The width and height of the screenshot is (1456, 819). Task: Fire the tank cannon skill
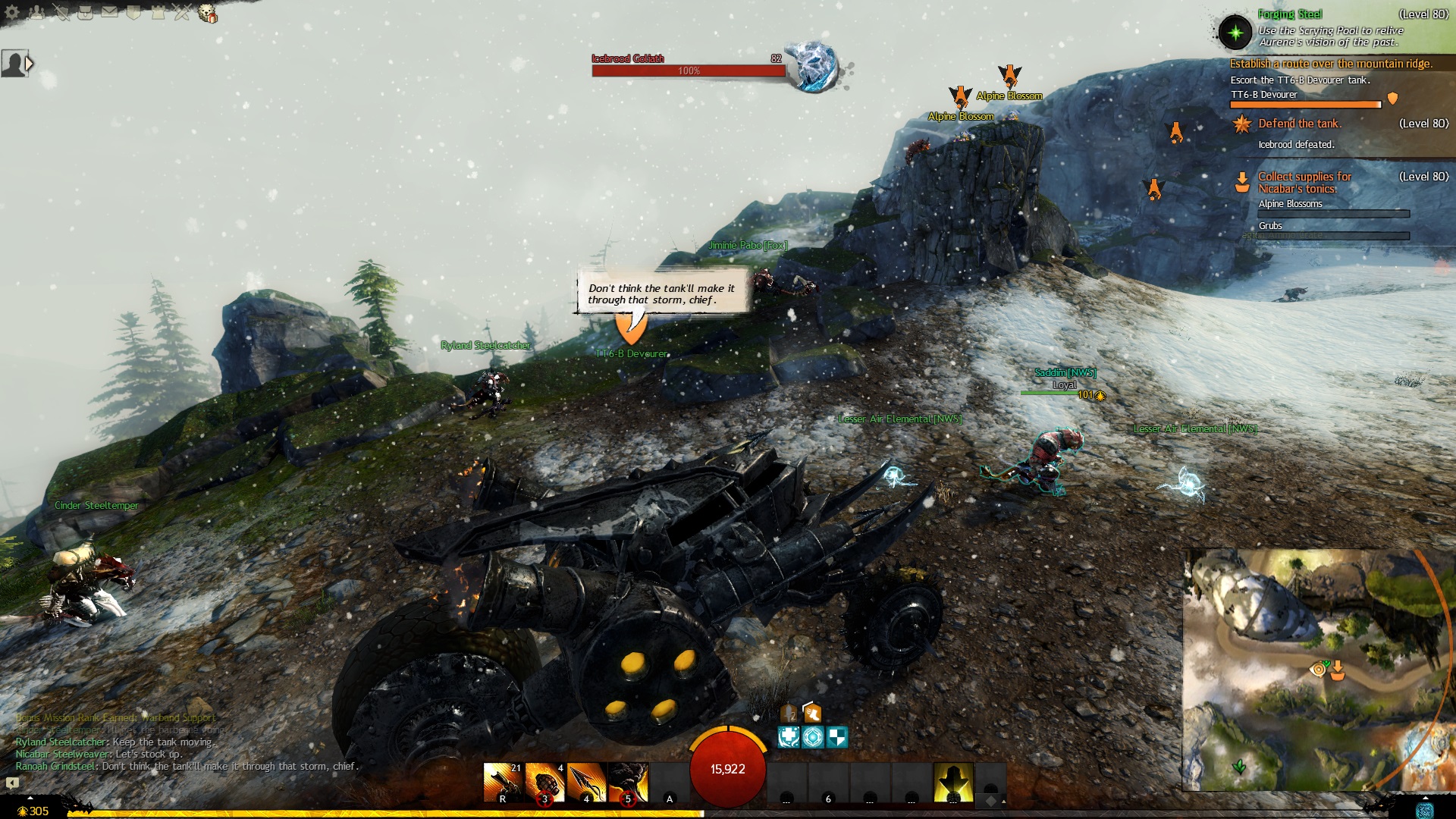[503, 783]
